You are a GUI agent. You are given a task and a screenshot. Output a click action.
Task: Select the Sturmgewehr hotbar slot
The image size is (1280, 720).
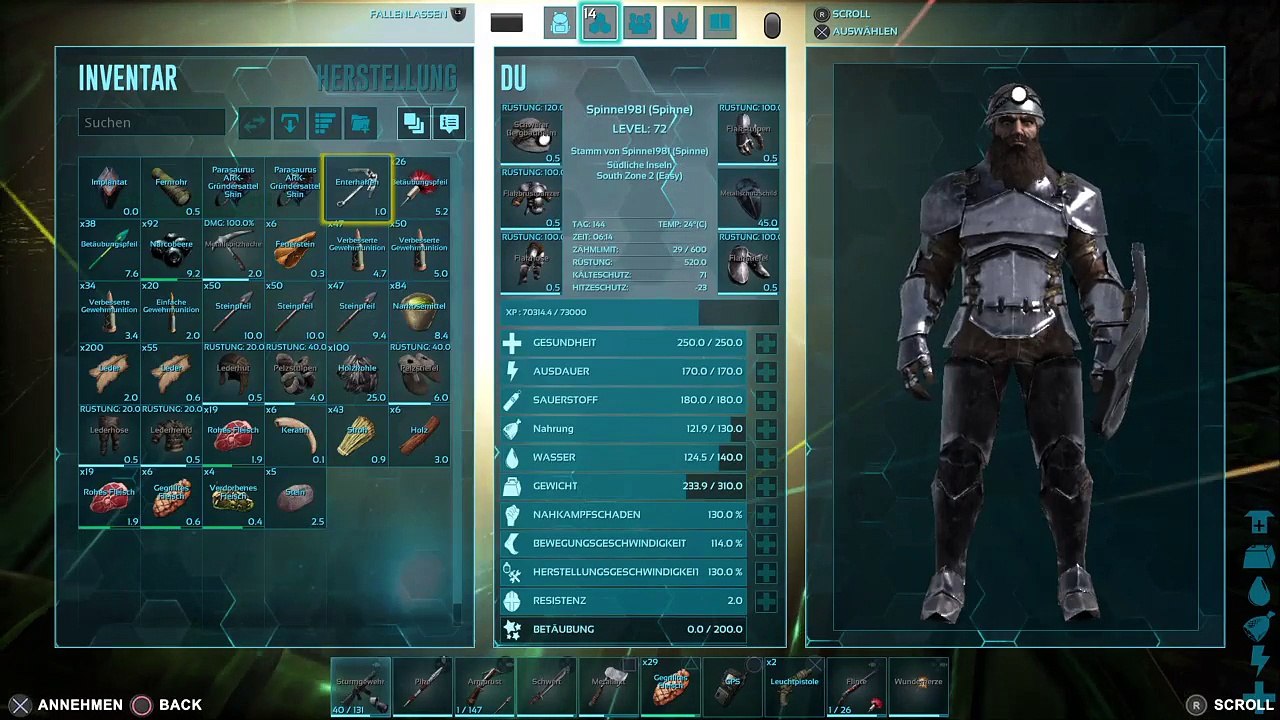click(361, 687)
